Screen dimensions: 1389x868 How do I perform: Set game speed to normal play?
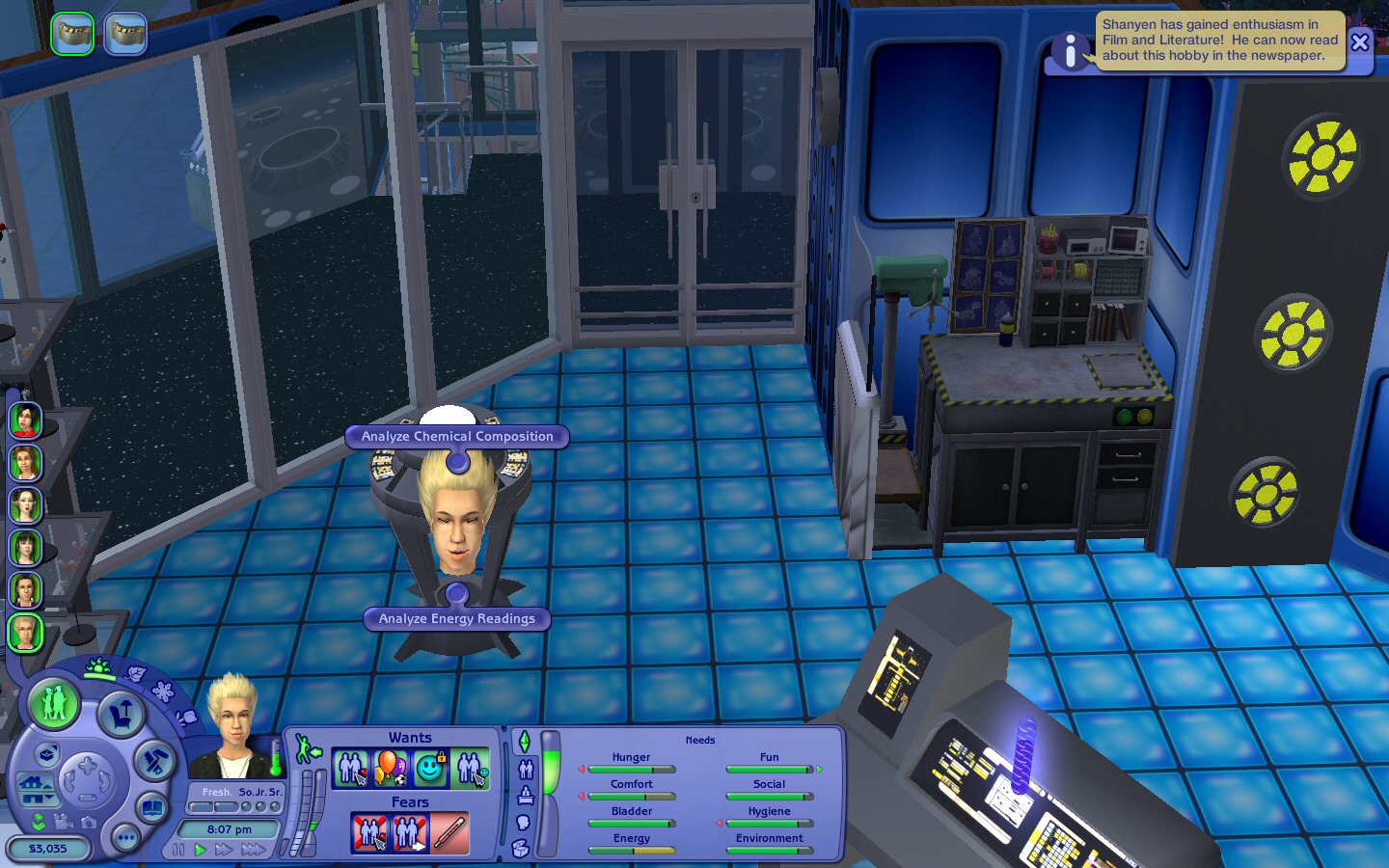pyautogui.click(x=201, y=850)
